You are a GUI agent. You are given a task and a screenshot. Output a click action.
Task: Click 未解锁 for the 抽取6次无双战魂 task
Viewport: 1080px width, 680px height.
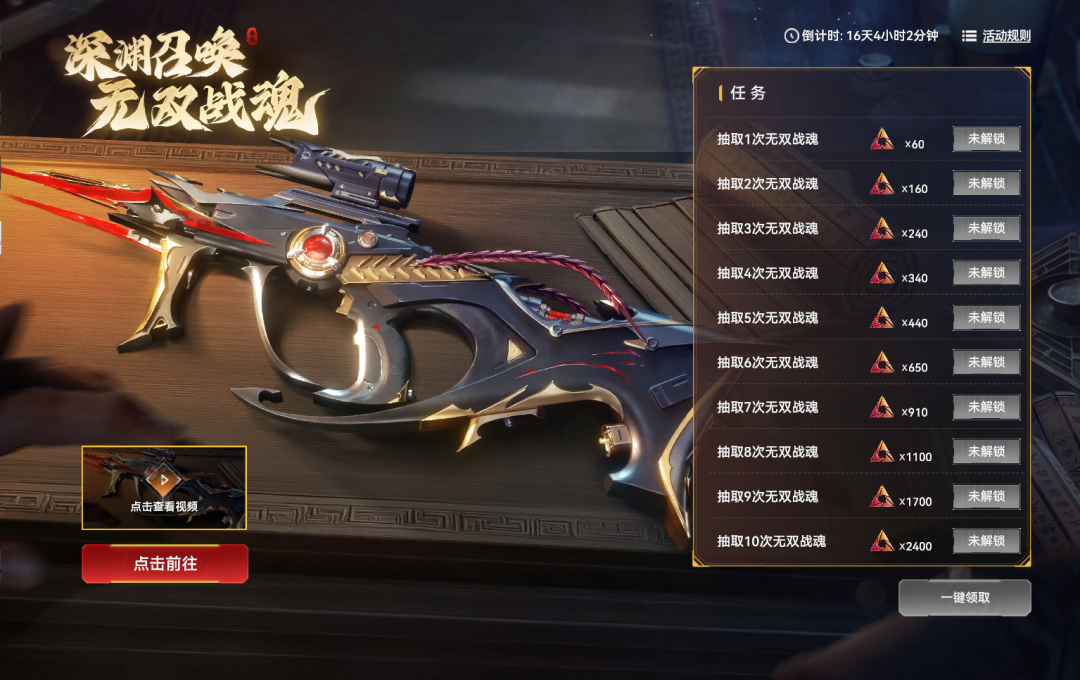click(x=986, y=362)
